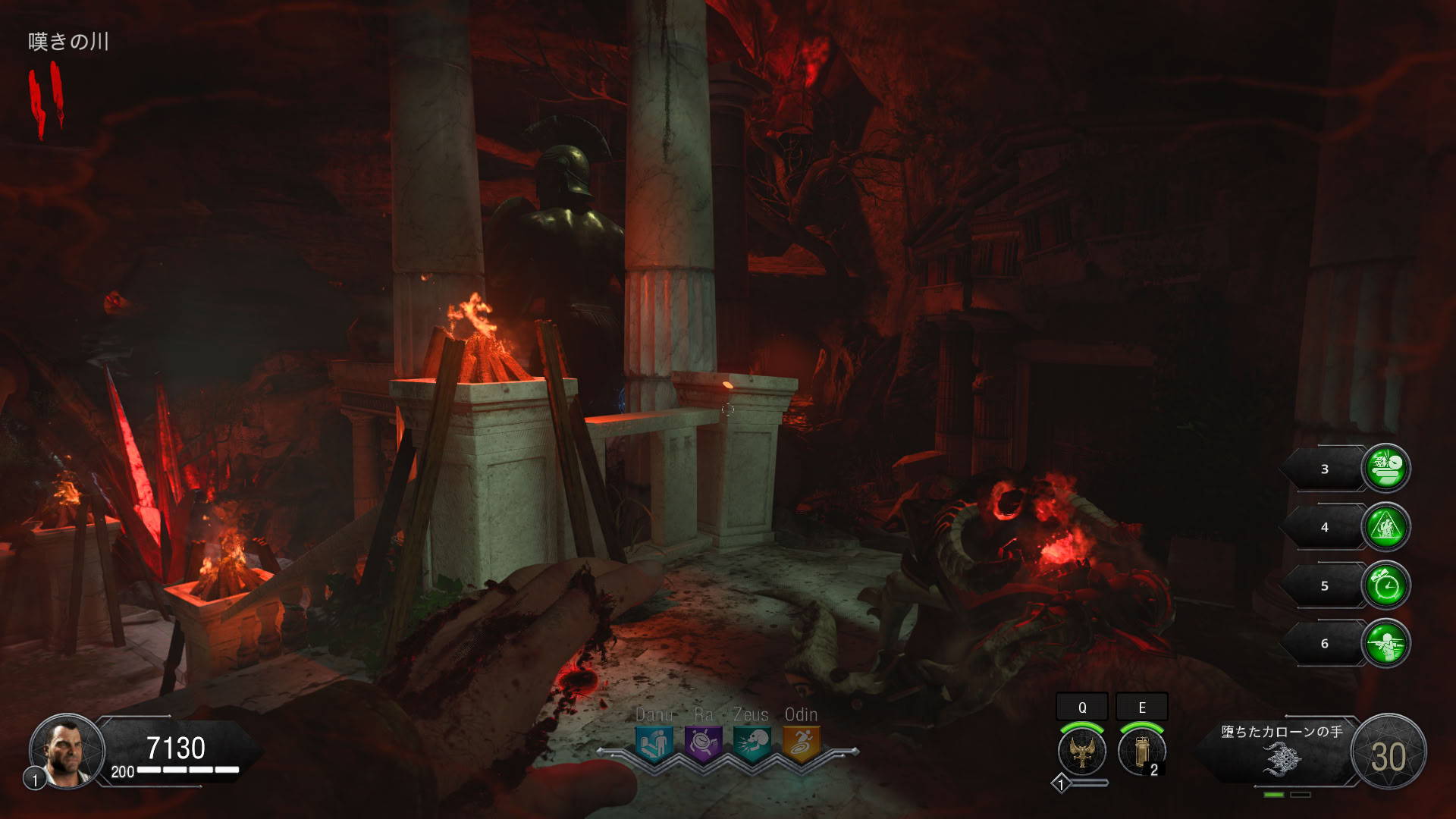This screenshot has height=819, width=1456.
Task: Activate the golden winged special weapon
Action: pyautogui.click(x=1082, y=751)
